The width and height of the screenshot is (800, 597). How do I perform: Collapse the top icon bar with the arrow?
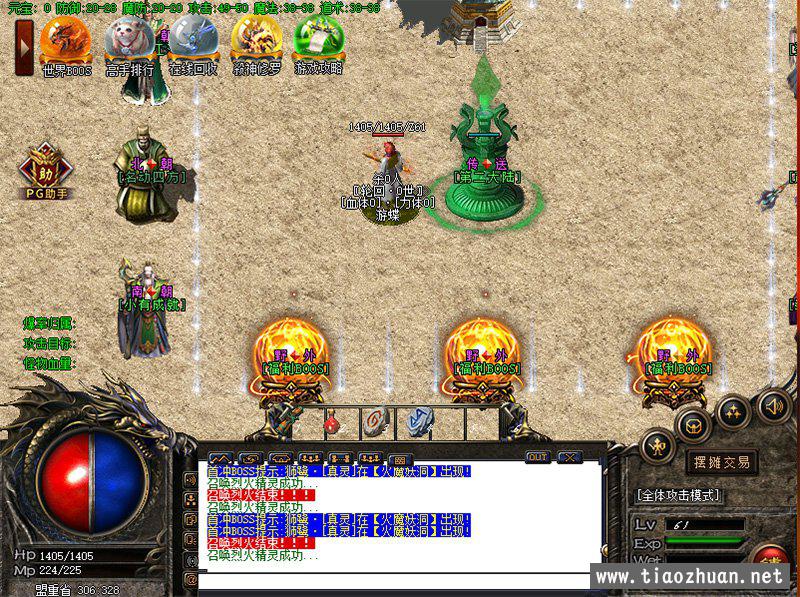click(x=23, y=48)
